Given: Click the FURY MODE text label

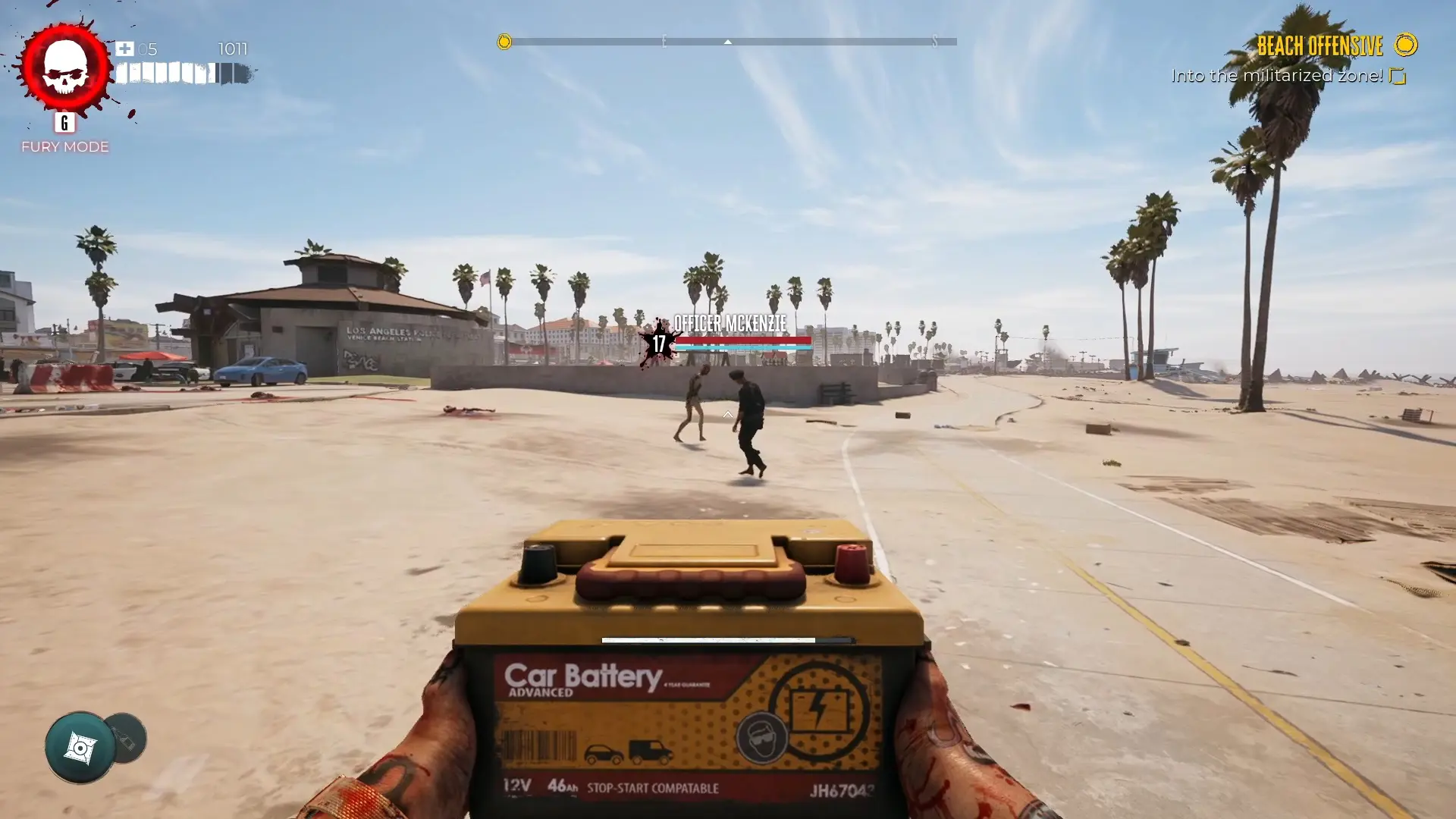Looking at the screenshot, I should click(x=64, y=146).
